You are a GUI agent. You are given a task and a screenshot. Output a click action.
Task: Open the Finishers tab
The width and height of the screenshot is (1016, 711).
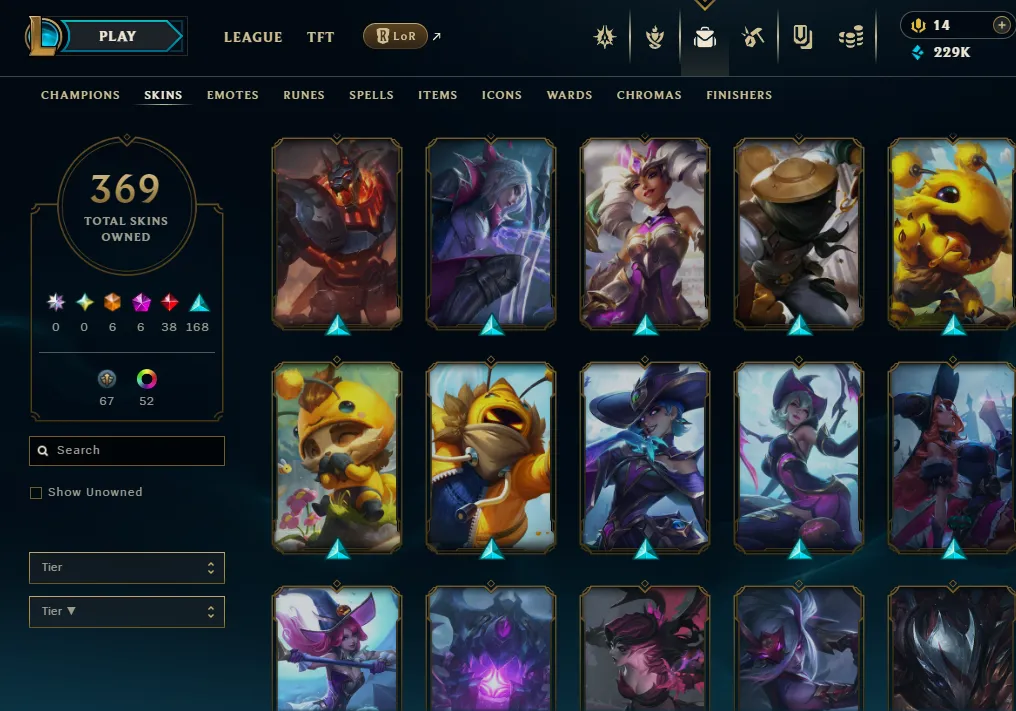[x=739, y=95]
